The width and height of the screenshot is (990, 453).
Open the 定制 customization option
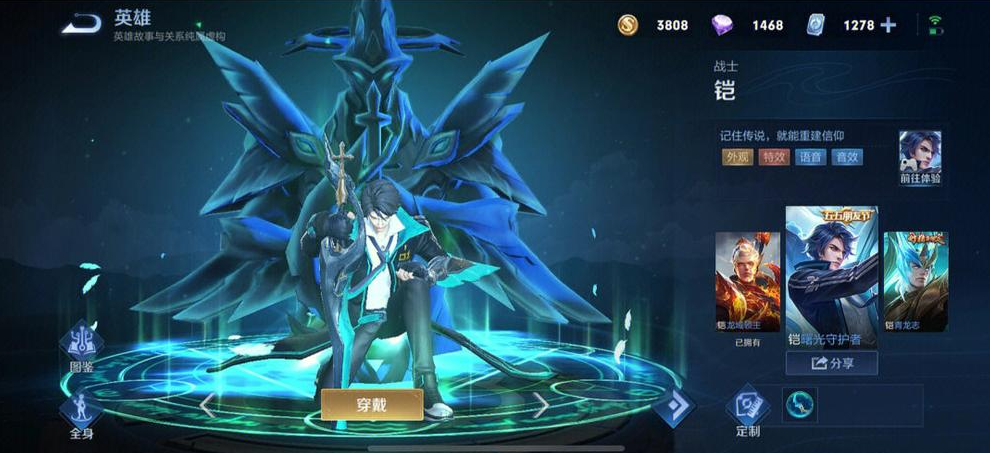[748, 410]
